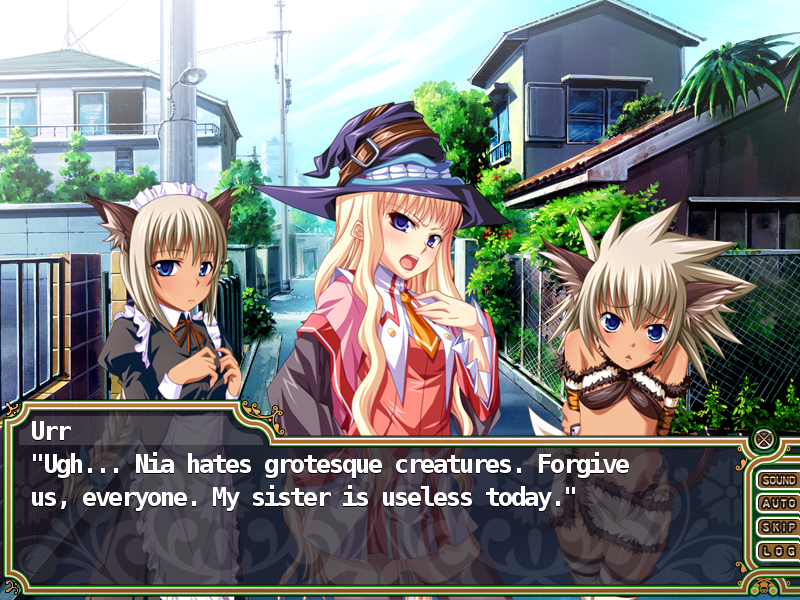Open the SOUND settings button

[777, 481]
